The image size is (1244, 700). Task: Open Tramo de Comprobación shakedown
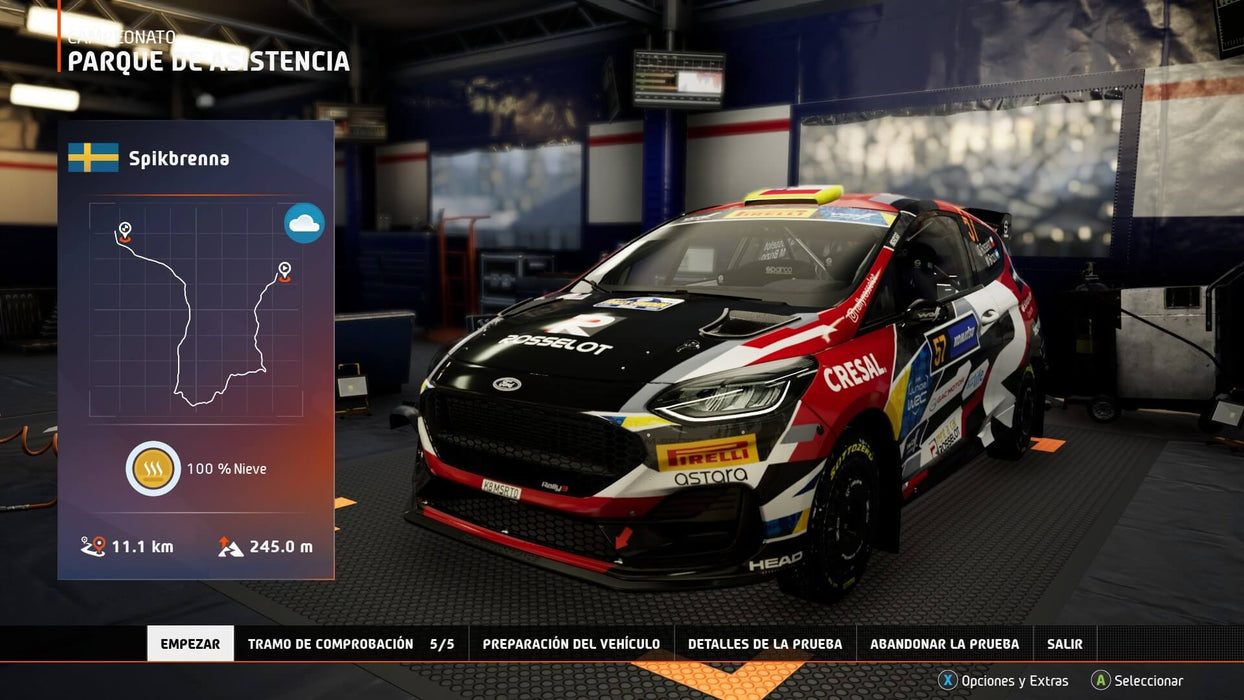(350, 644)
